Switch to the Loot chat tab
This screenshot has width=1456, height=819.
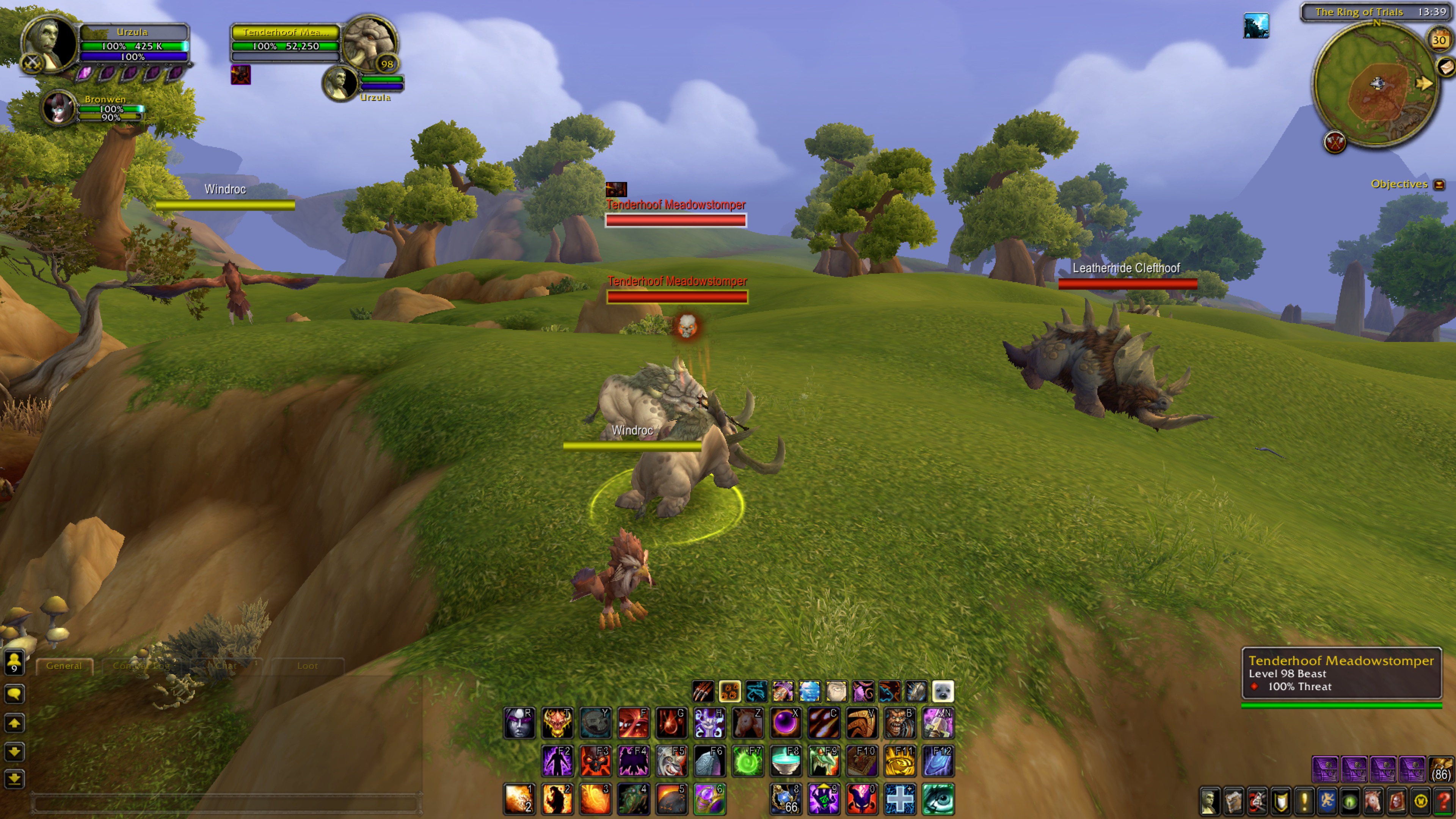307,666
